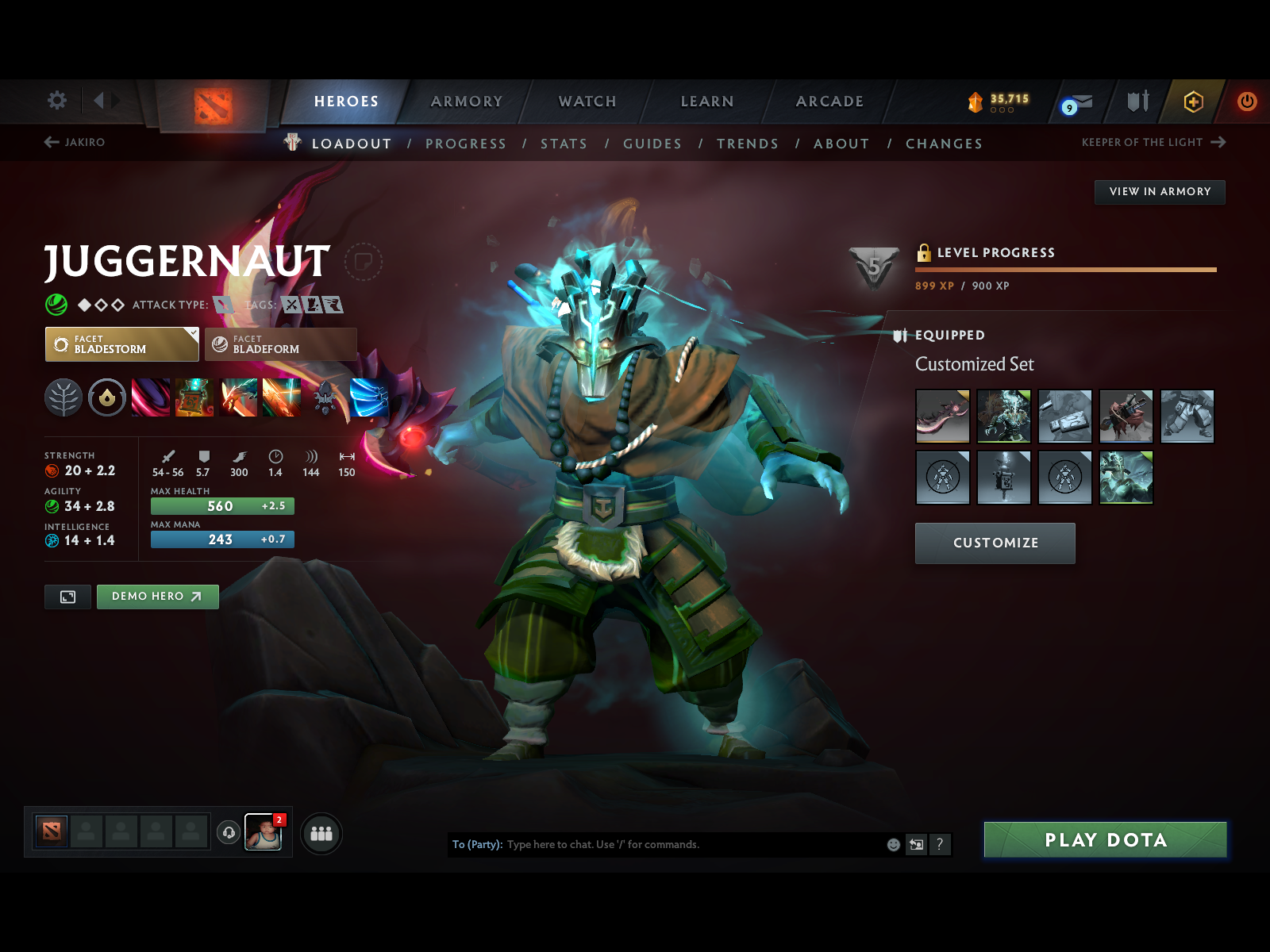Image resolution: width=1270 pixels, height=952 pixels.
Task: Open the Armory menu tab
Action: click(467, 102)
